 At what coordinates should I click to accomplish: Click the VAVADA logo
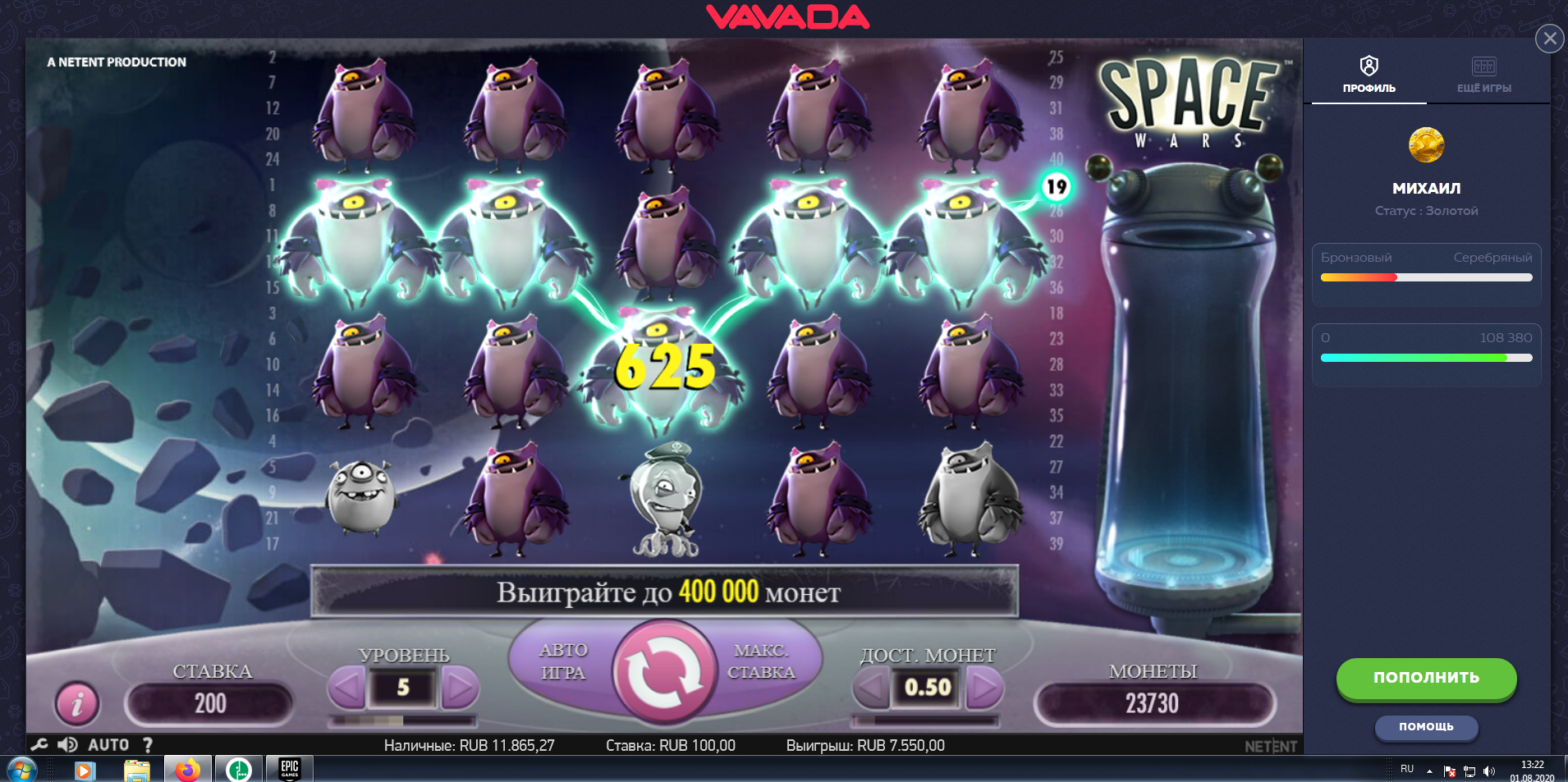click(x=787, y=17)
